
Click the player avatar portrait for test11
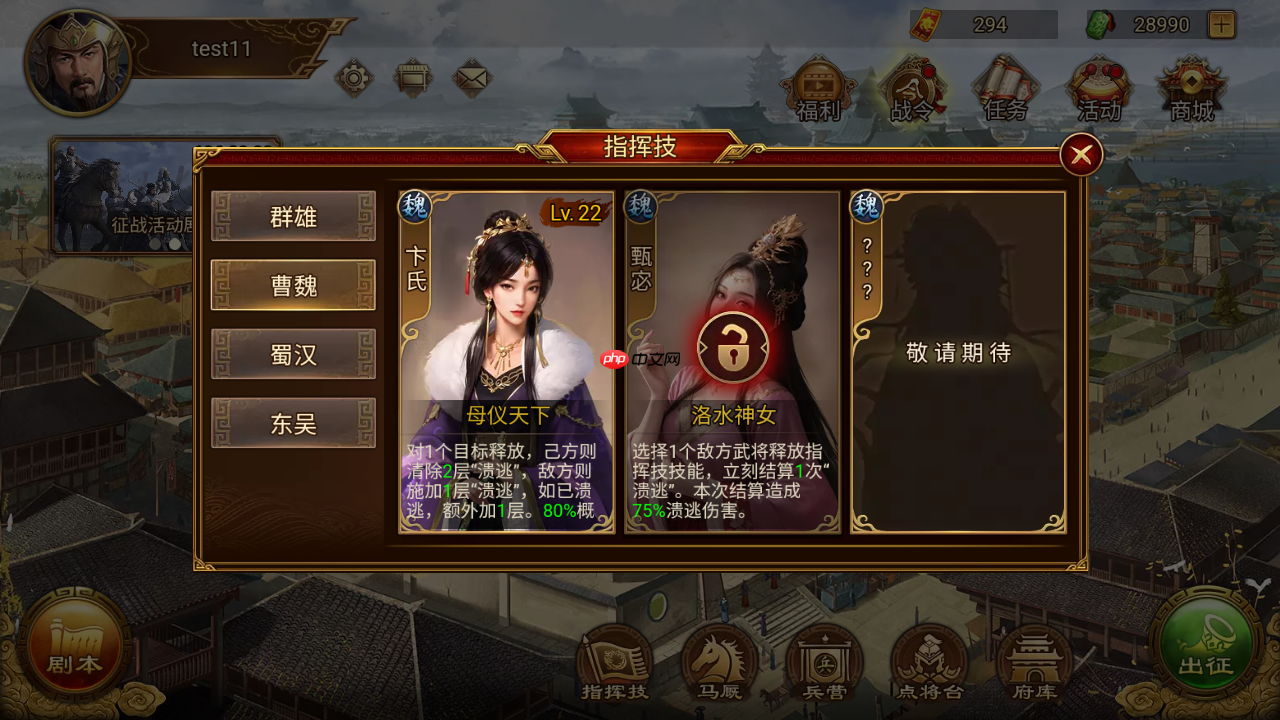tap(78, 62)
